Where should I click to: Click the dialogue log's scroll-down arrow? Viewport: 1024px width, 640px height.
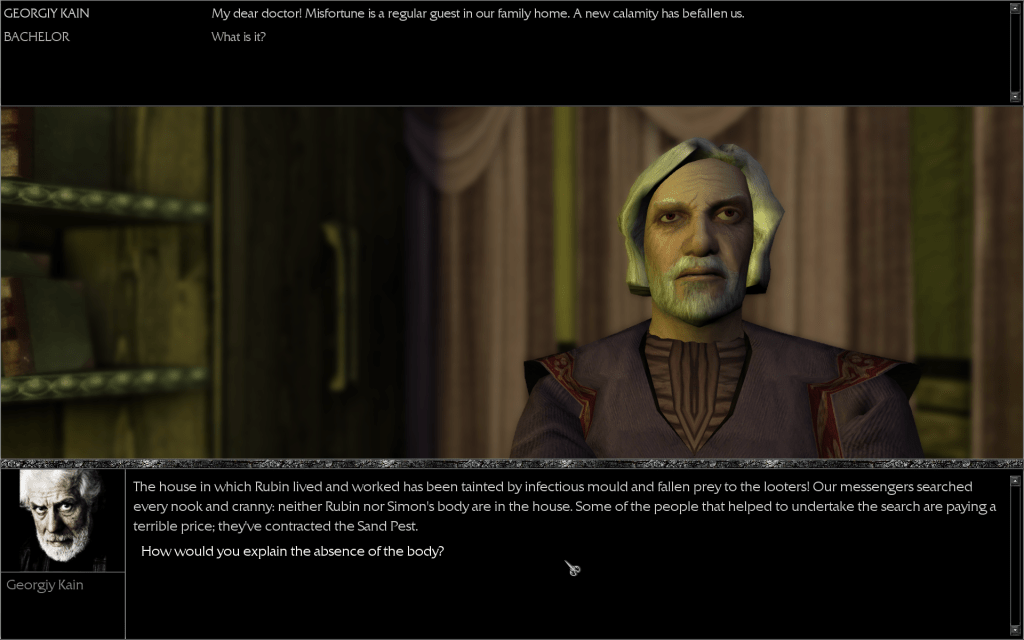[1015, 97]
